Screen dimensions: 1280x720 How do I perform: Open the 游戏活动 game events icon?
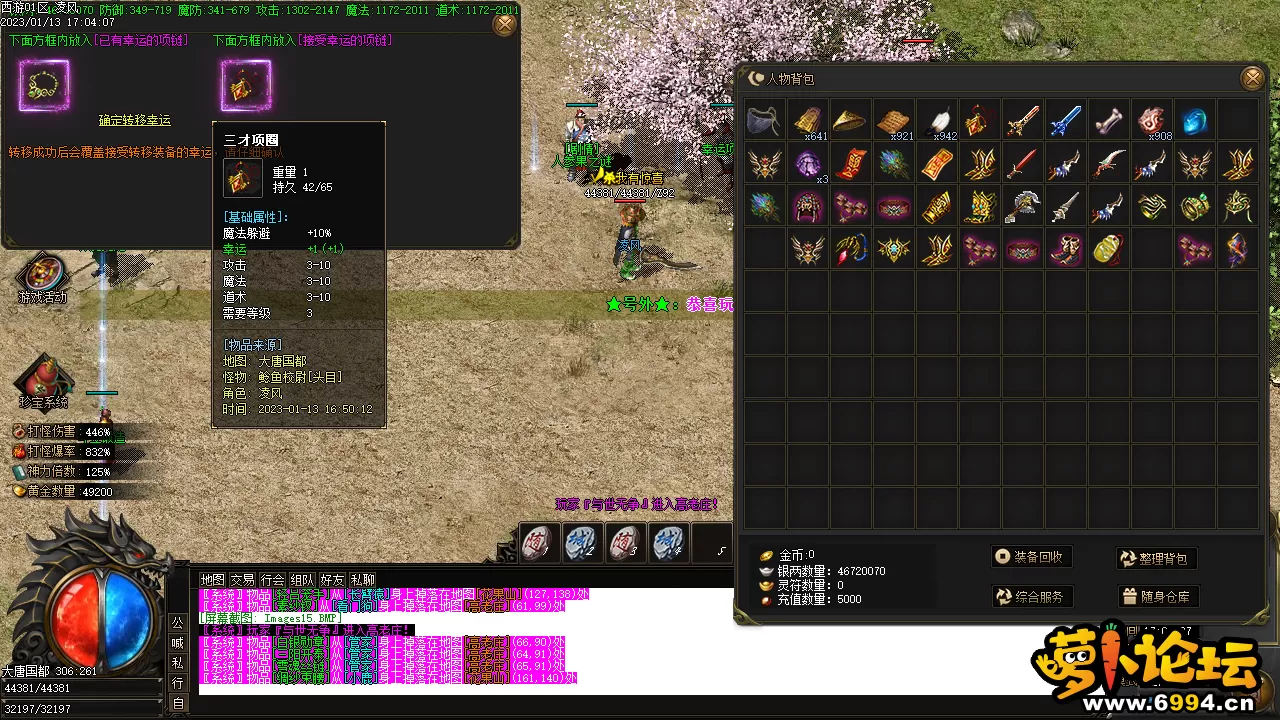[43, 277]
